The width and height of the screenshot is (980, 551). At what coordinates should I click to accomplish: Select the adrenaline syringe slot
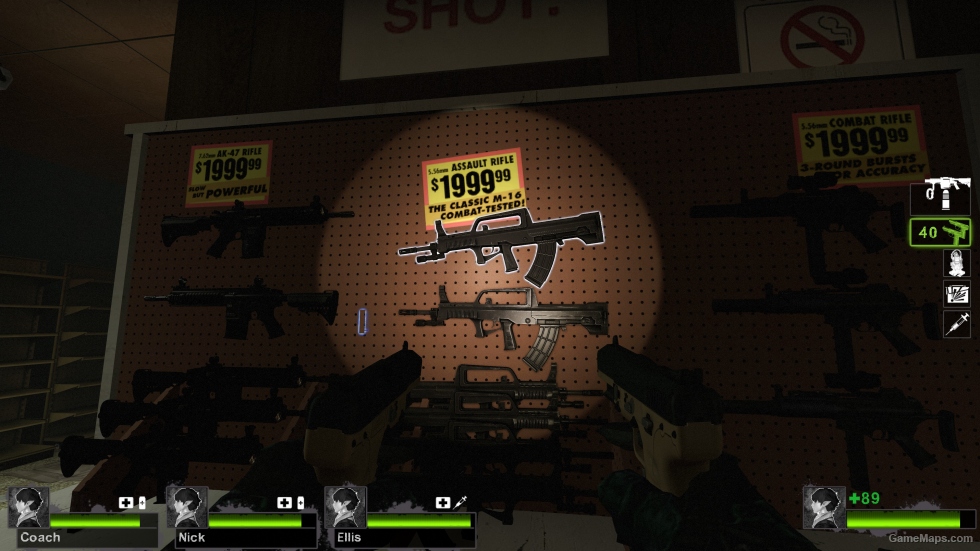tap(956, 324)
